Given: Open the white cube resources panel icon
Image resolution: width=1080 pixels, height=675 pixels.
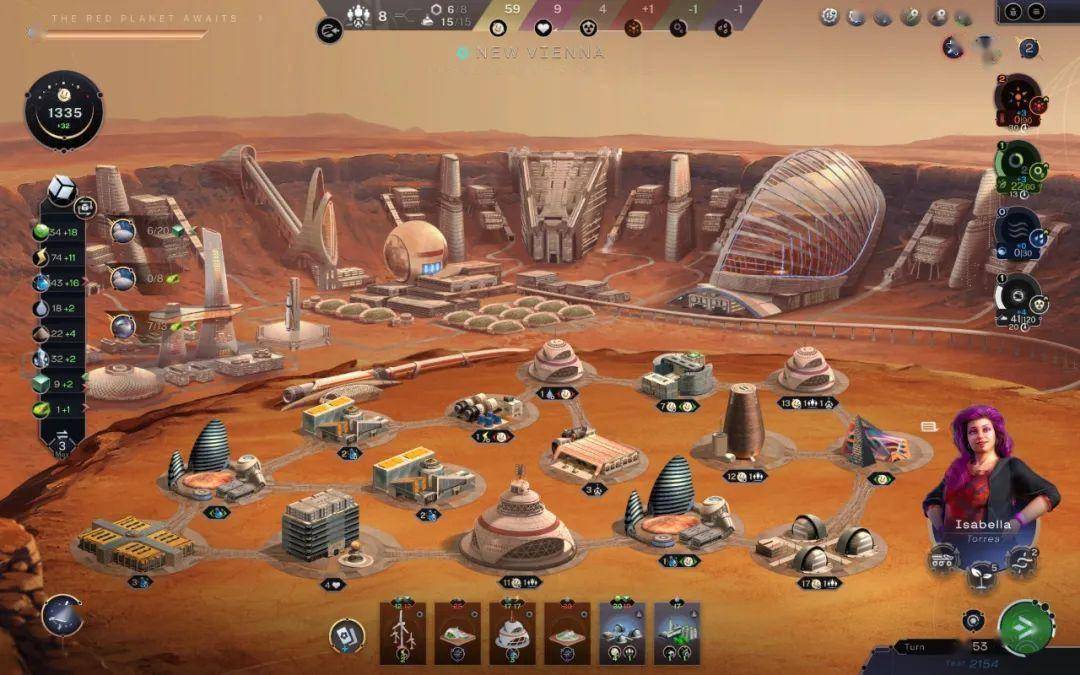Looking at the screenshot, I should pos(62,189).
